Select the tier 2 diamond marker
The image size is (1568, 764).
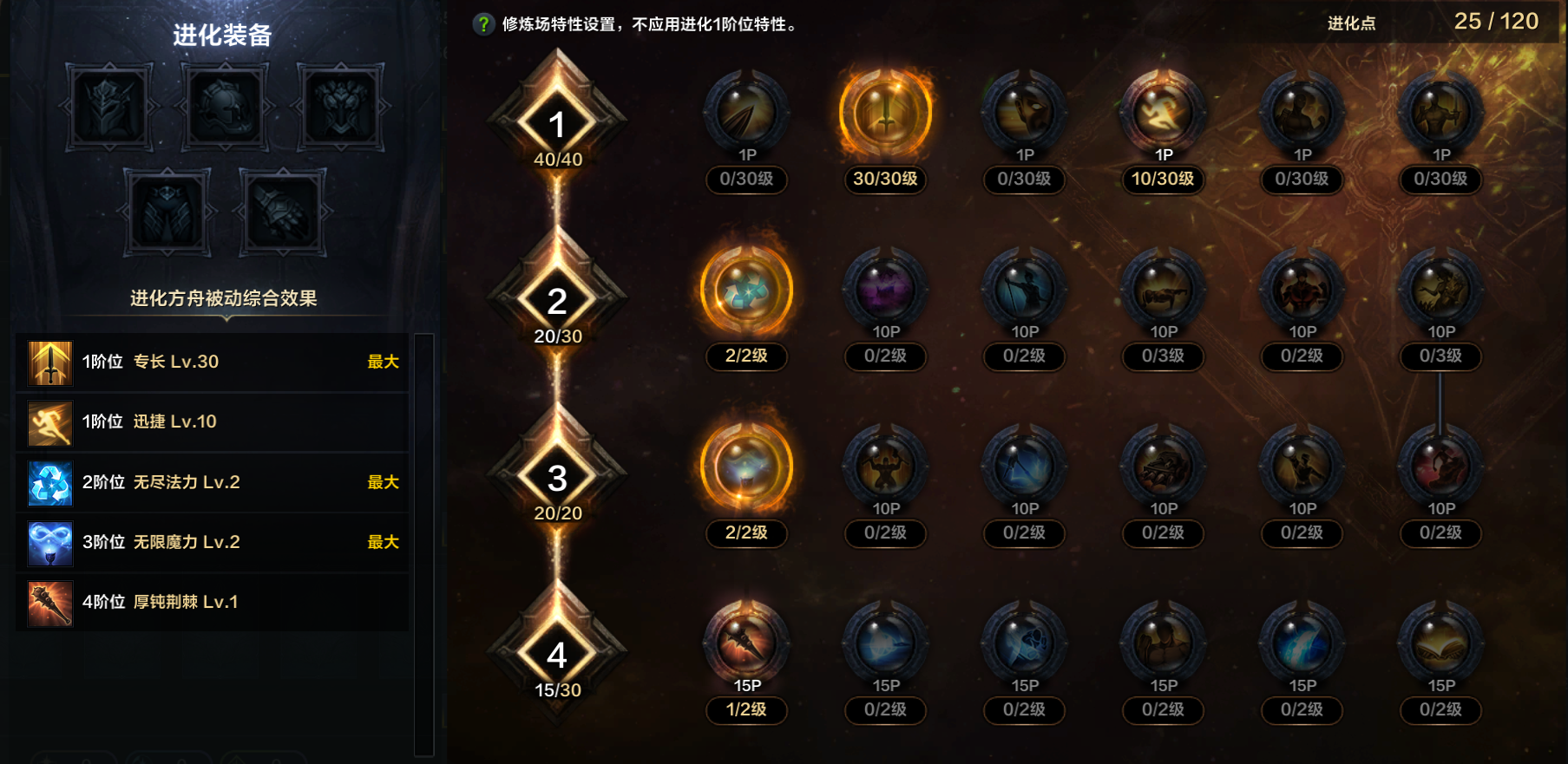click(x=560, y=303)
